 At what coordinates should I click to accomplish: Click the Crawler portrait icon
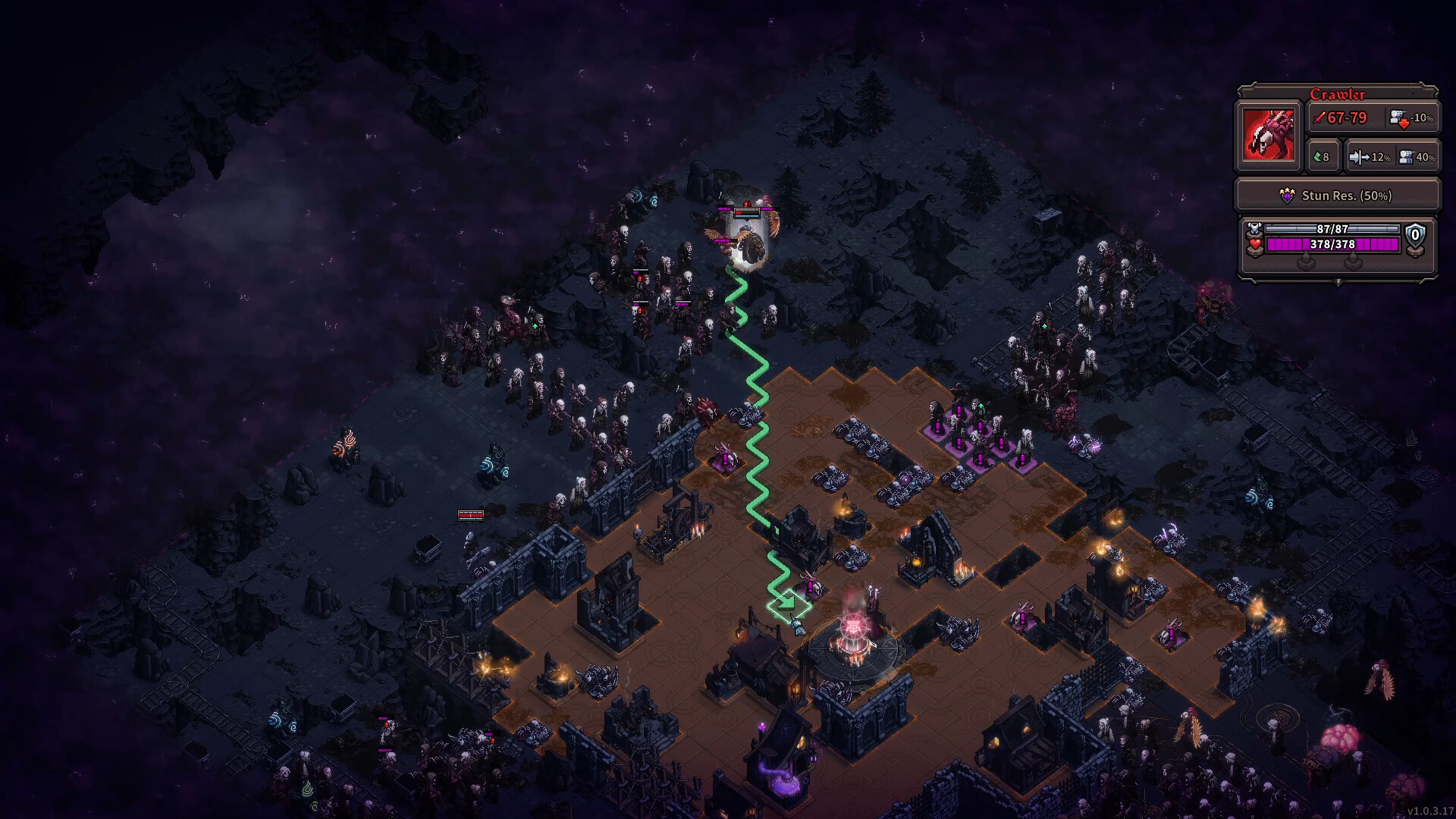coord(1267,135)
